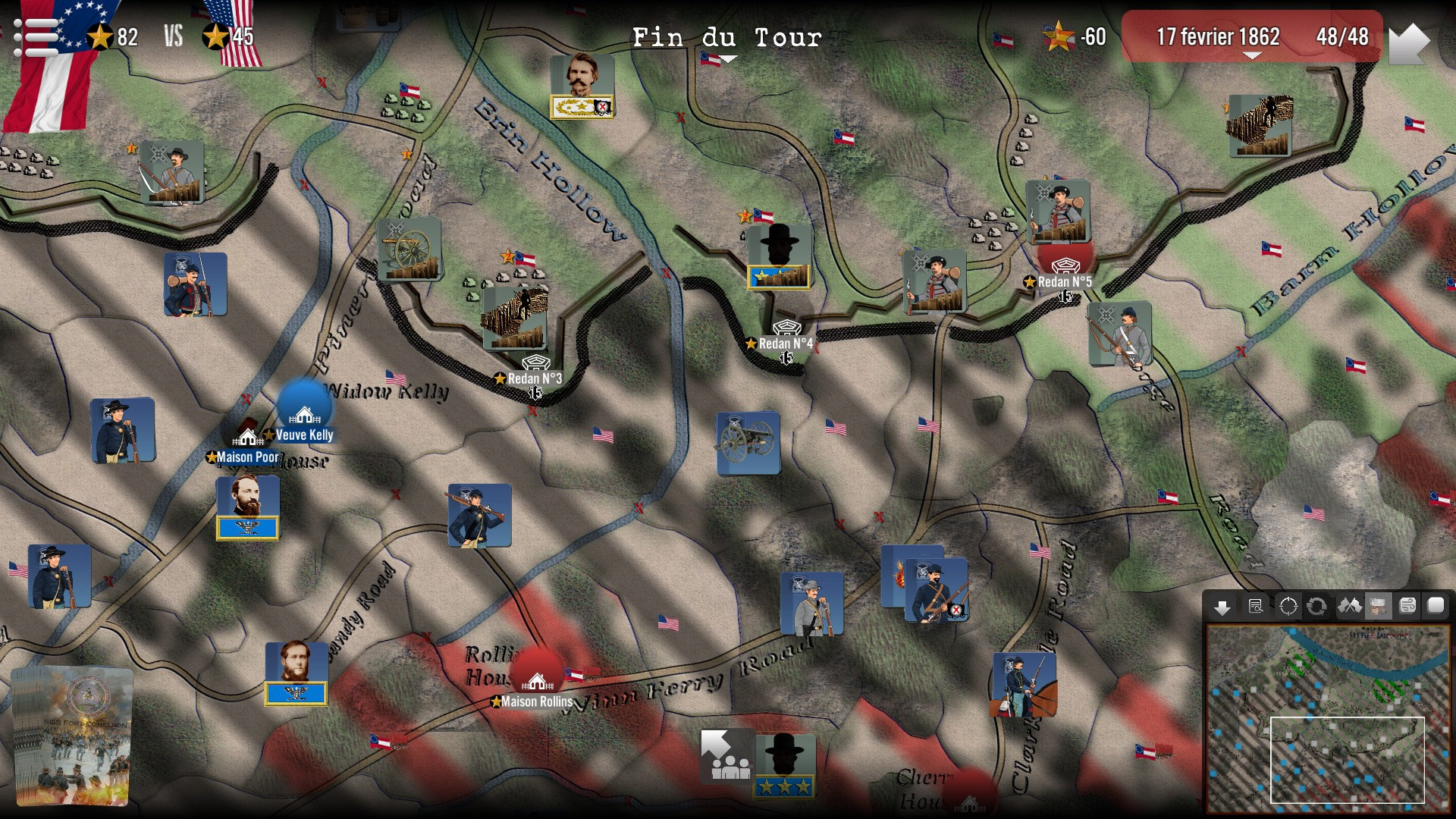The width and height of the screenshot is (1456, 819).
Task: Click the group units arrow button
Action: [x=726, y=756]
